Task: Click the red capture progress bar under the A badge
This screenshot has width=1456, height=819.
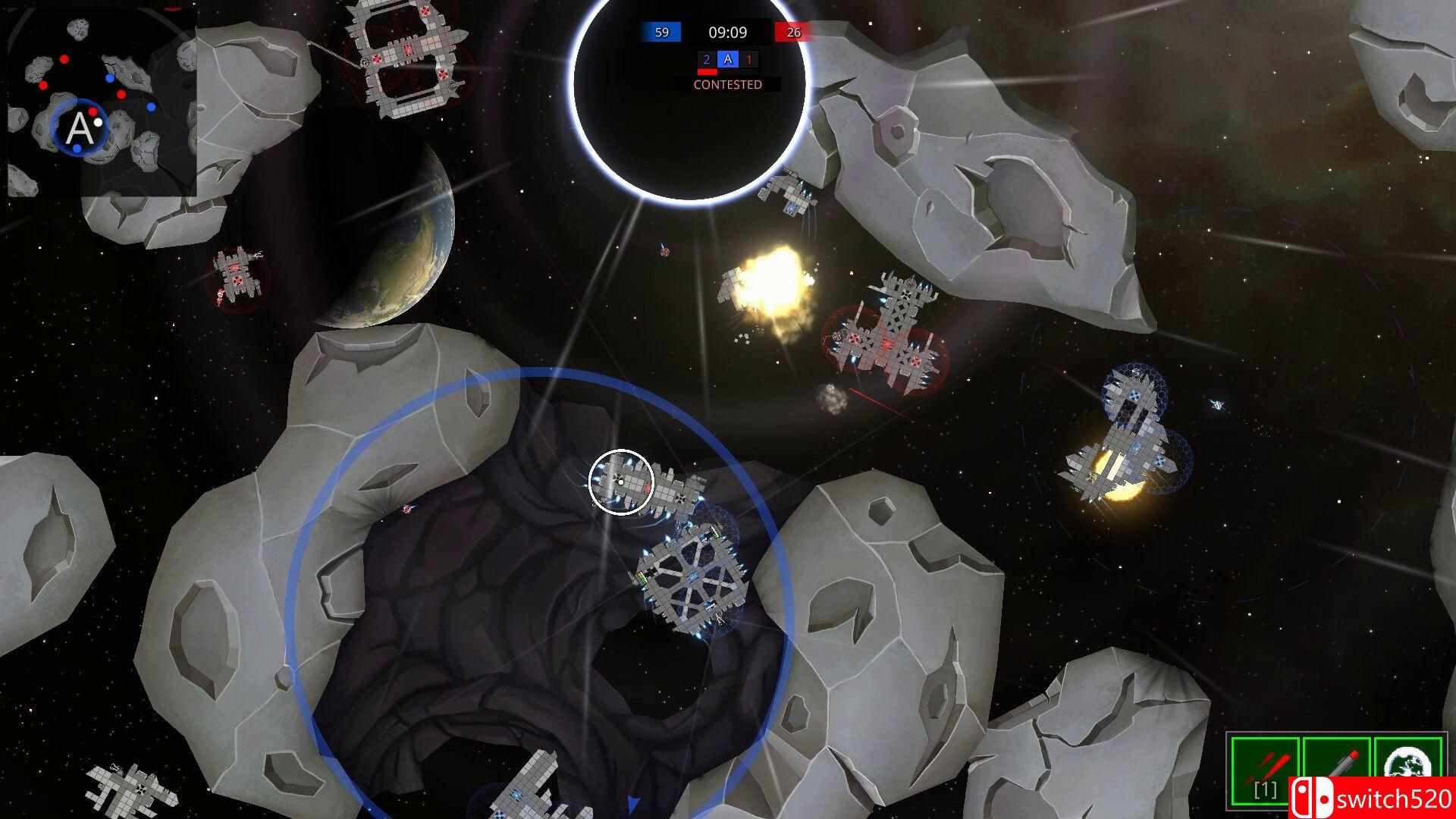Action: tap(709, 71)
